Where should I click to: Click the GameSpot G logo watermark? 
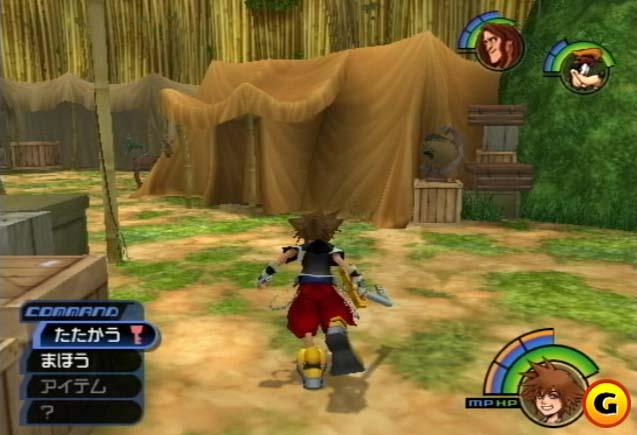click(604, 402)
